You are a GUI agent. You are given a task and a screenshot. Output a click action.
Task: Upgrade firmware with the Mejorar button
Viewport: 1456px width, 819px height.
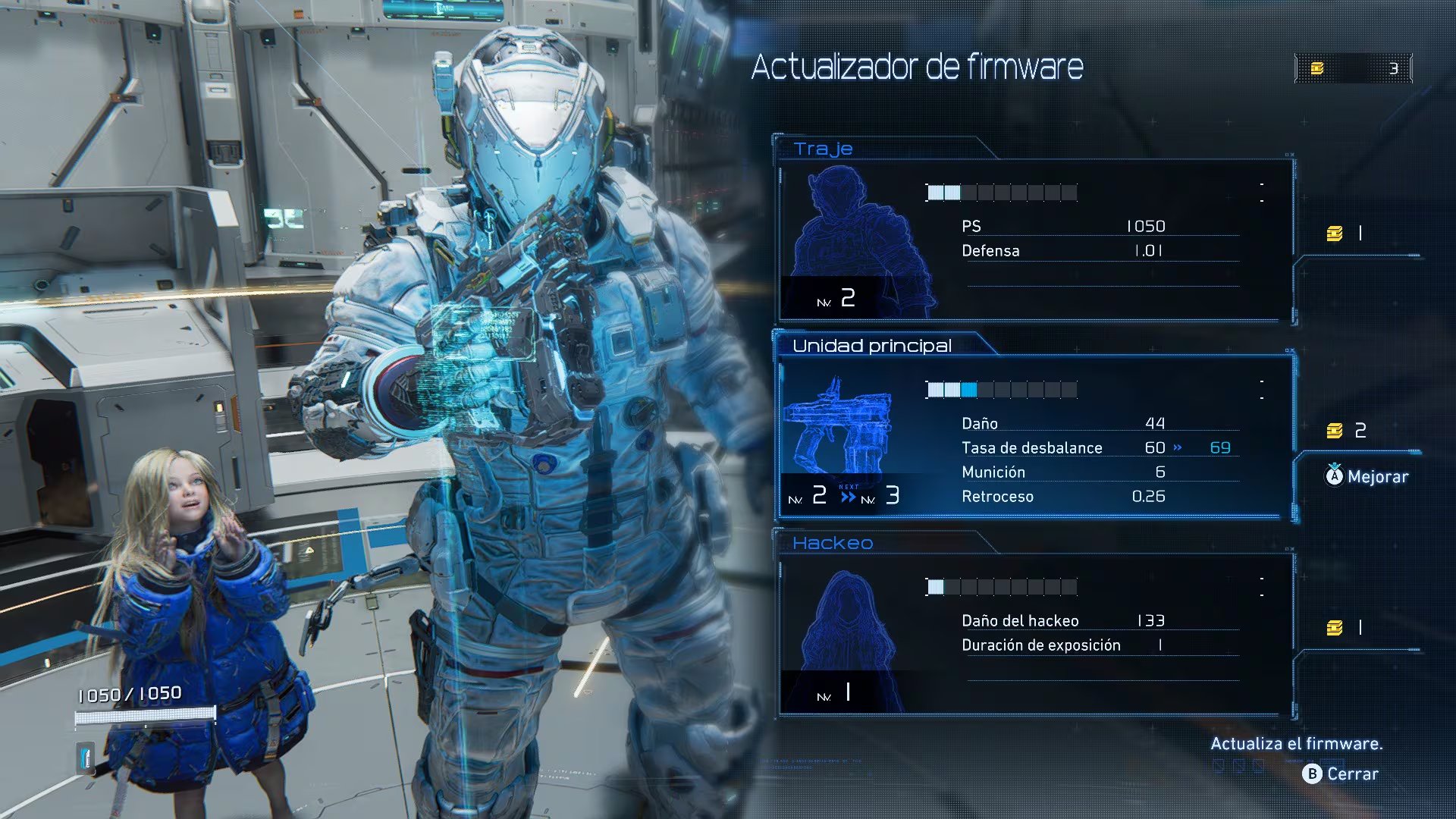tap(1367, 476)
